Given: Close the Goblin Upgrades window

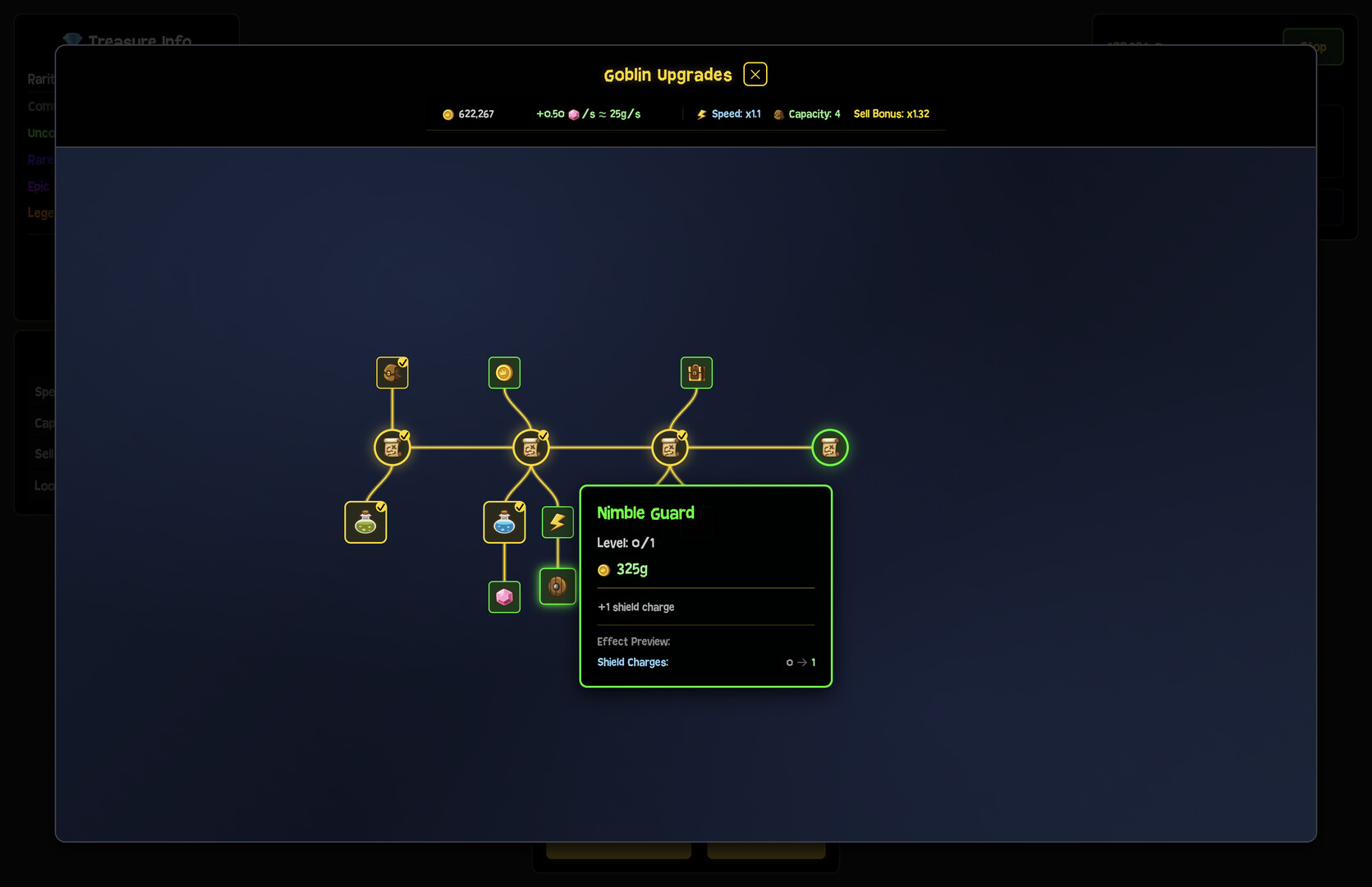Looking at the screenshot, I should click(755, 75).
